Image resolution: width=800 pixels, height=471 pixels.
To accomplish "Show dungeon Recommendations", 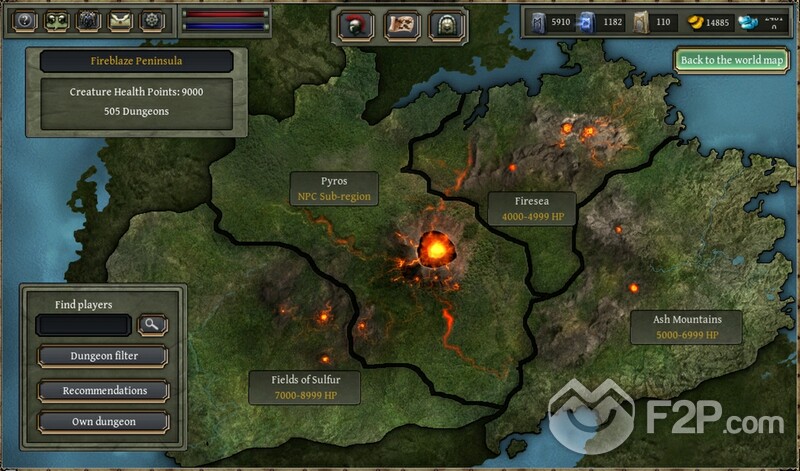I will [x=104, y=391].
